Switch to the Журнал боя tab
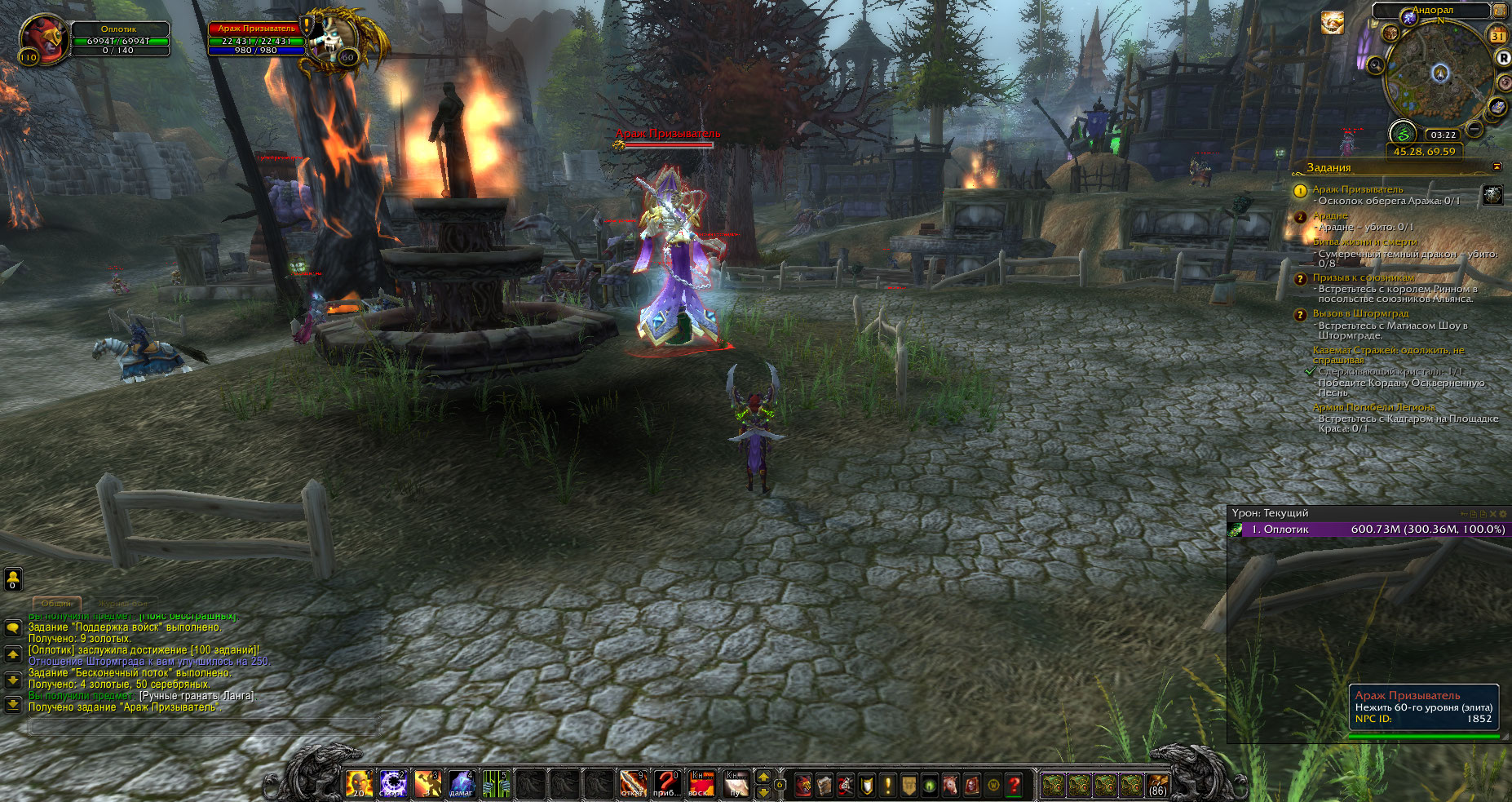 (x=122, y=604)
